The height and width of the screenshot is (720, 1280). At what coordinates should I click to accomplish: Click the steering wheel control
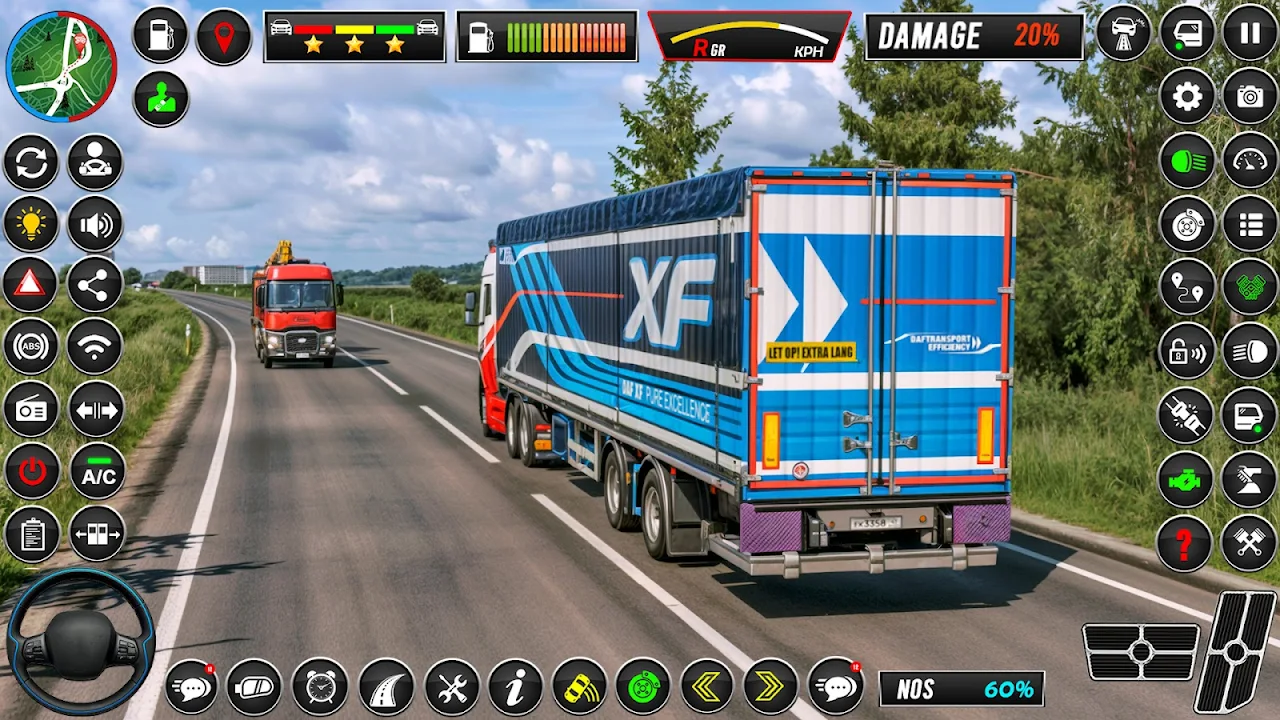pyautogui.click(x=81, y=641)
